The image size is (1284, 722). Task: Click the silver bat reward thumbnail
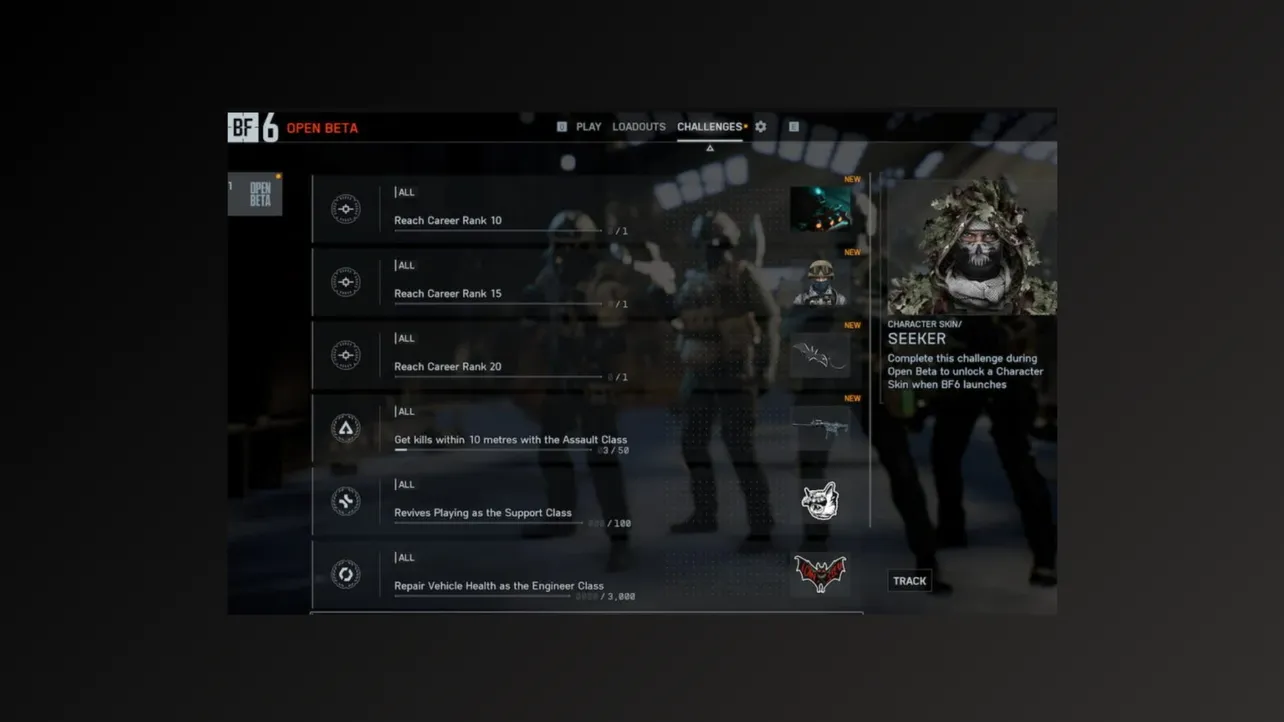[x=820, y=354]
